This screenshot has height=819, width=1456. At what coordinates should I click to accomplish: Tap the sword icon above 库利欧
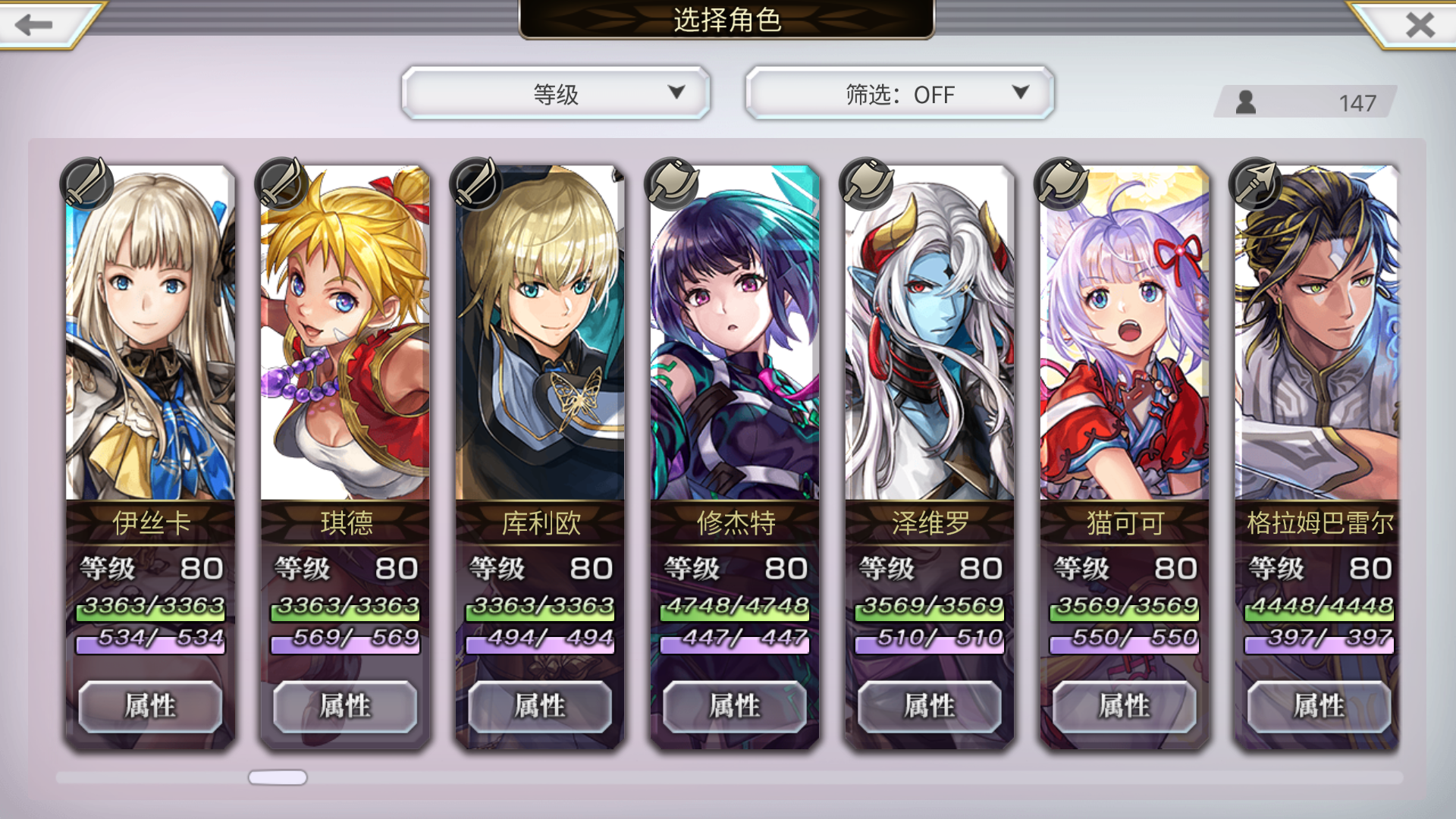(x=475, y=184)
